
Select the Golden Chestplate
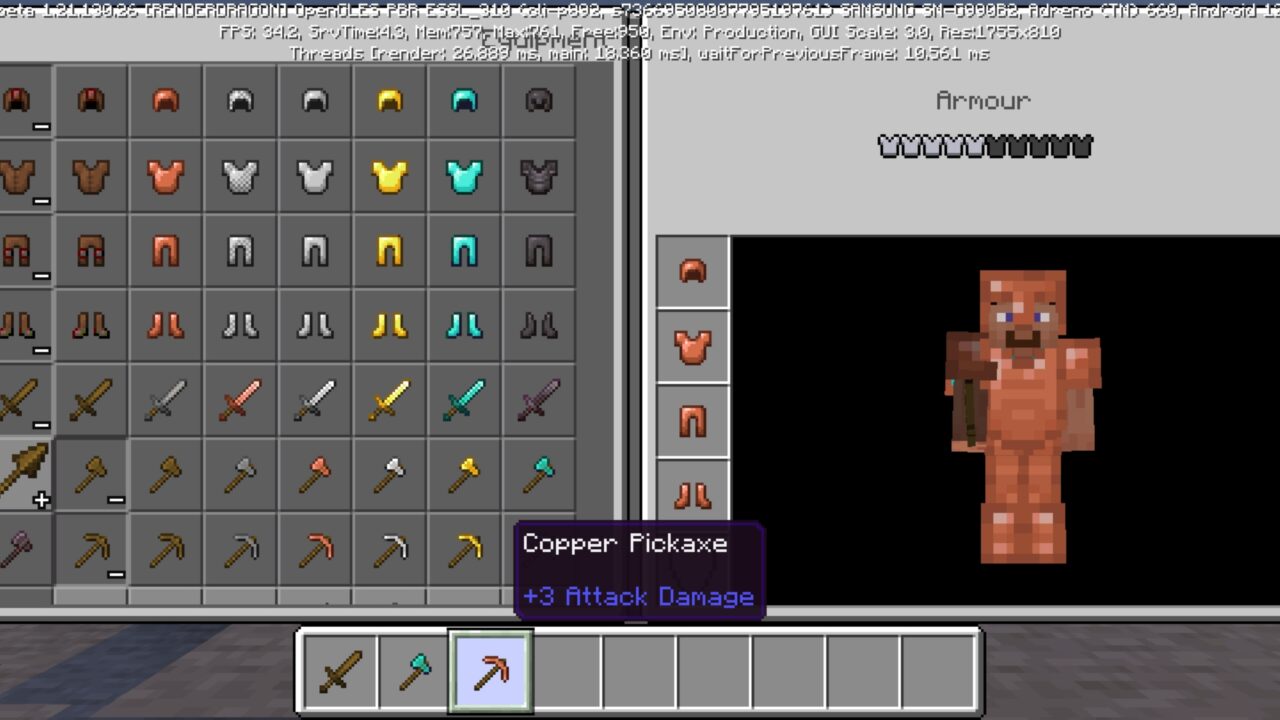tap(389, 175)
